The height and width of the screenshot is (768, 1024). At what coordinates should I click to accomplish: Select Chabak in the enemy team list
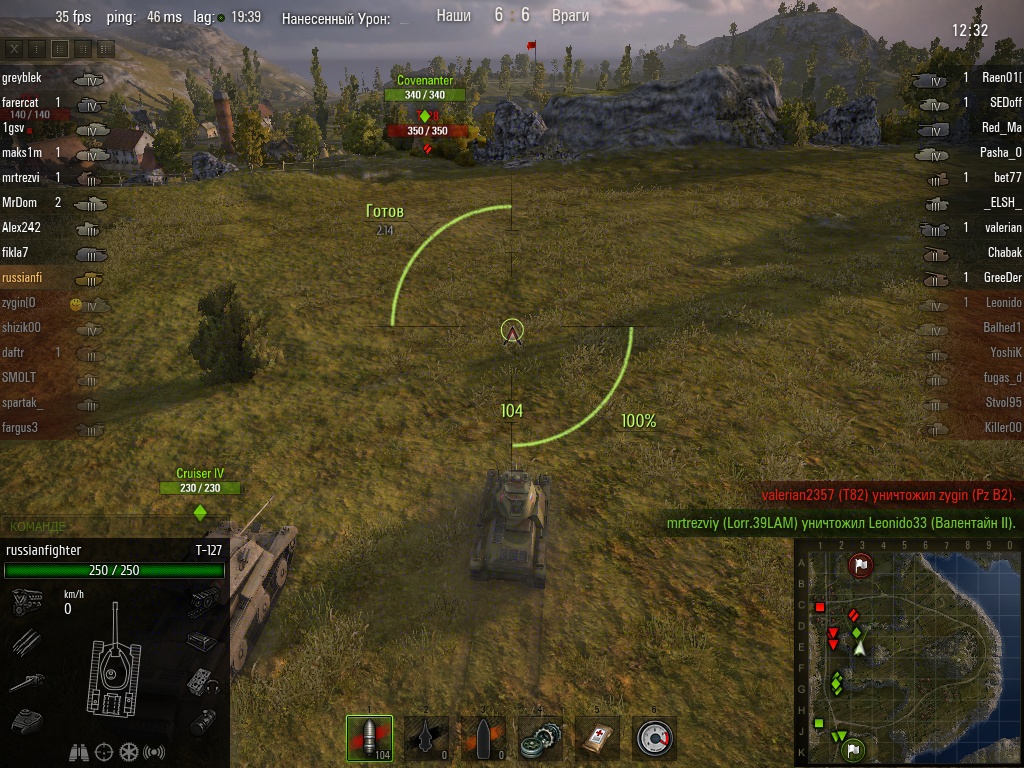[1004, 253]
